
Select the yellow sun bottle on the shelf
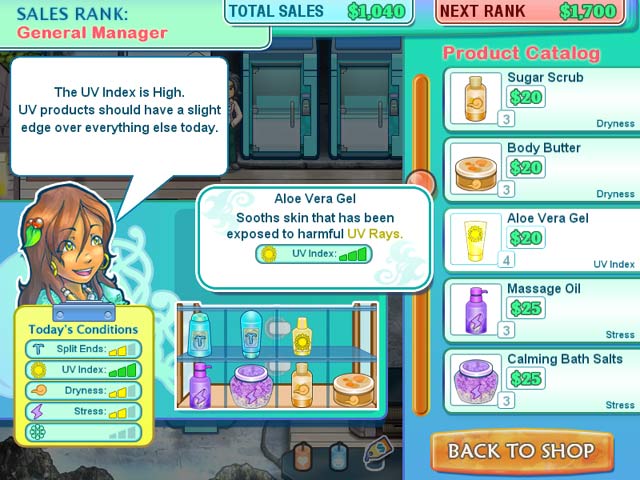[301, 336]
